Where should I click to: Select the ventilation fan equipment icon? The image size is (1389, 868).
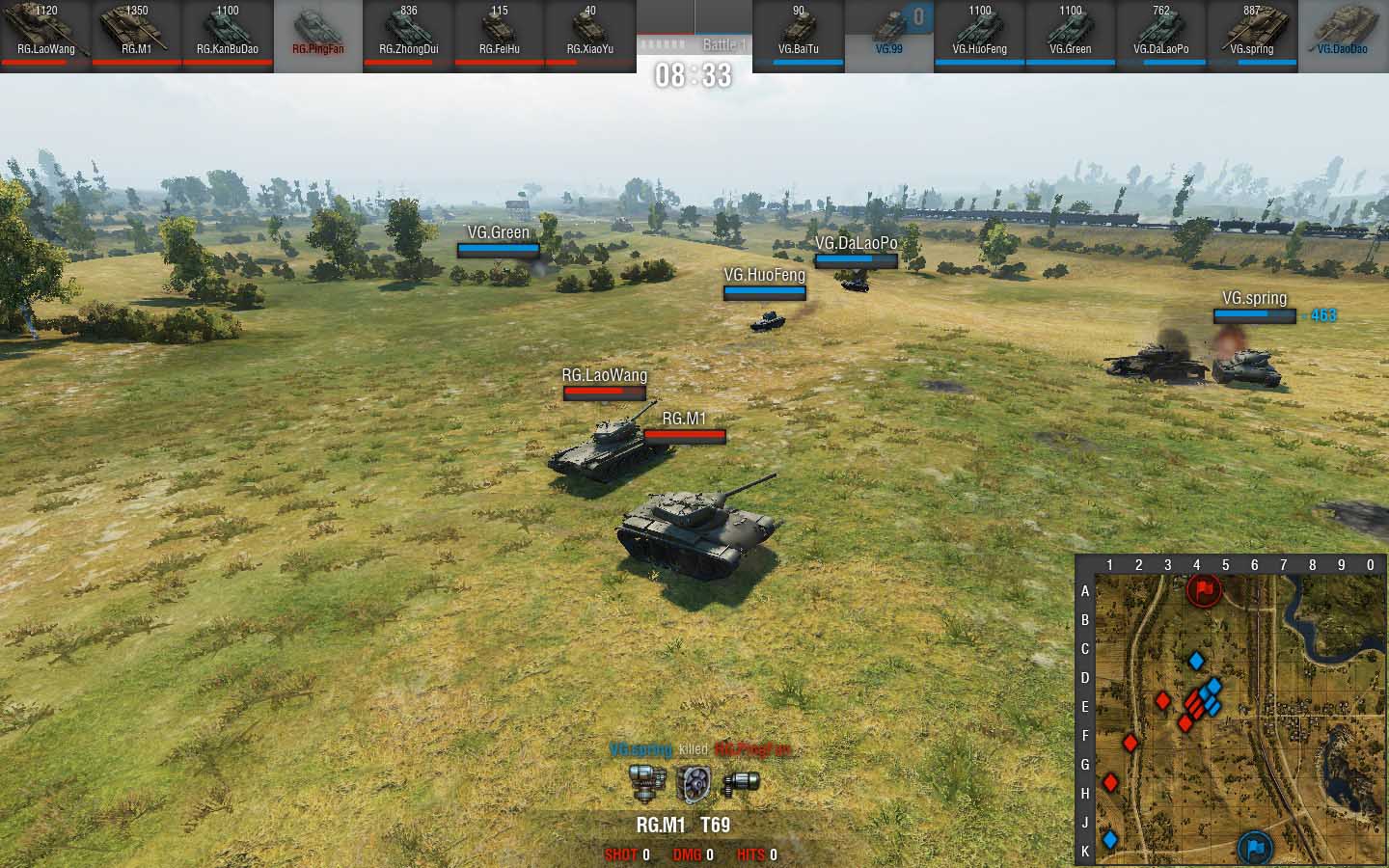693,783
